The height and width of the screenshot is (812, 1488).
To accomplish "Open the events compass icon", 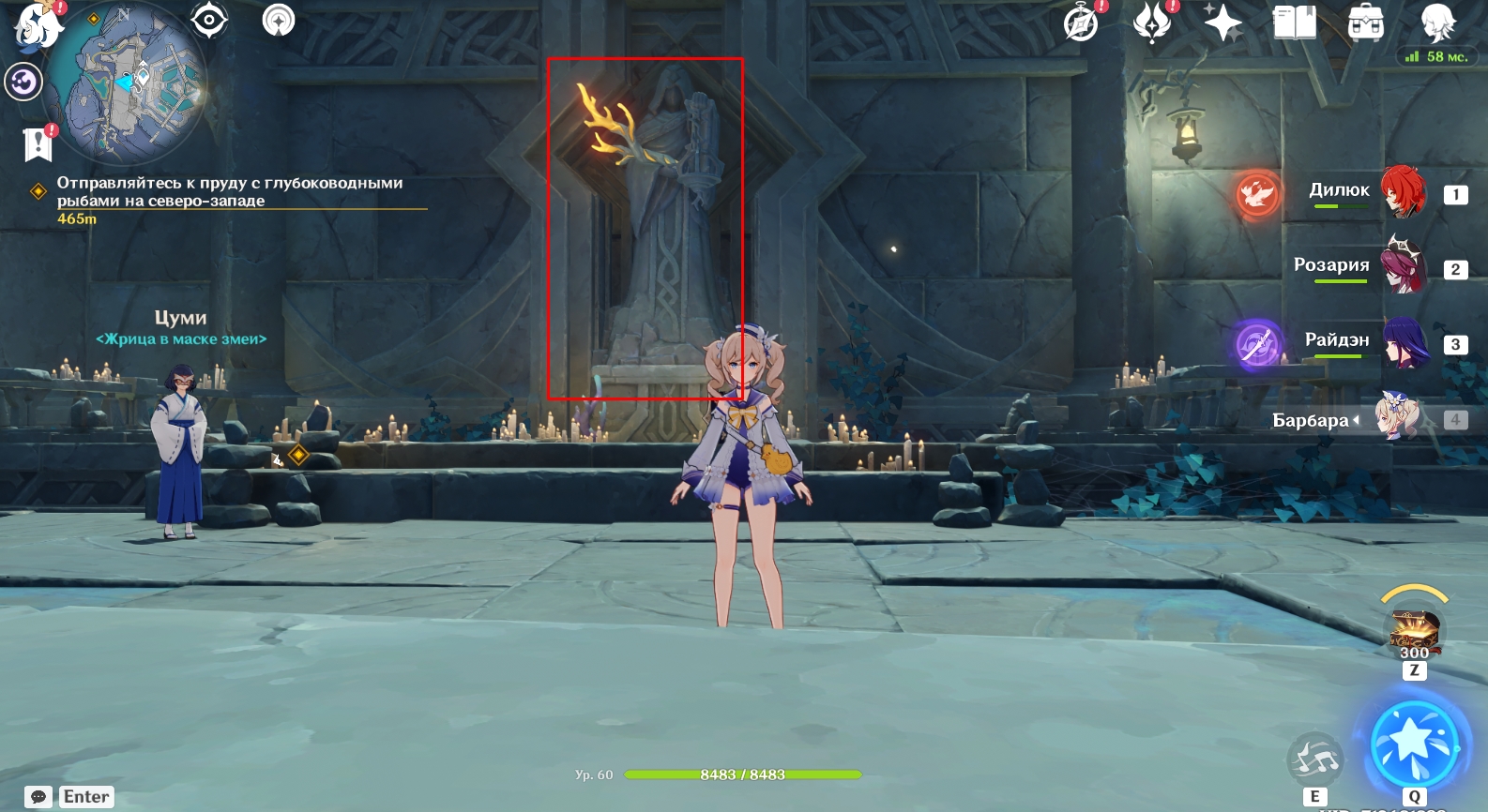I will click(1082, 23).
